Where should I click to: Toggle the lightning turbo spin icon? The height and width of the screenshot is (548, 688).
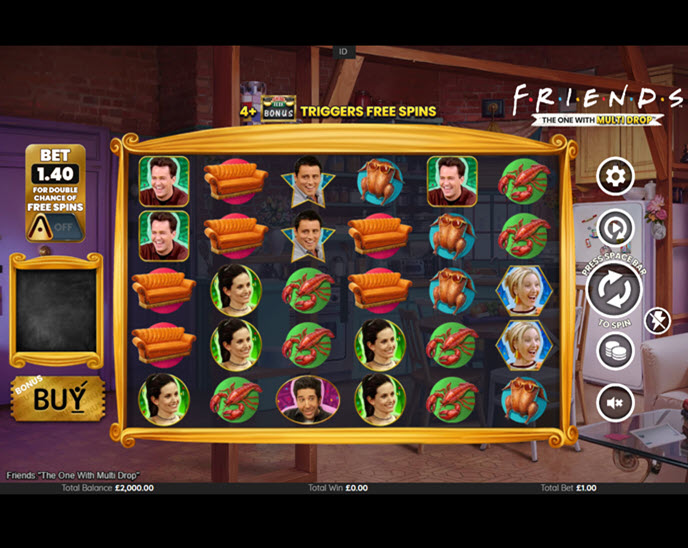658,321
